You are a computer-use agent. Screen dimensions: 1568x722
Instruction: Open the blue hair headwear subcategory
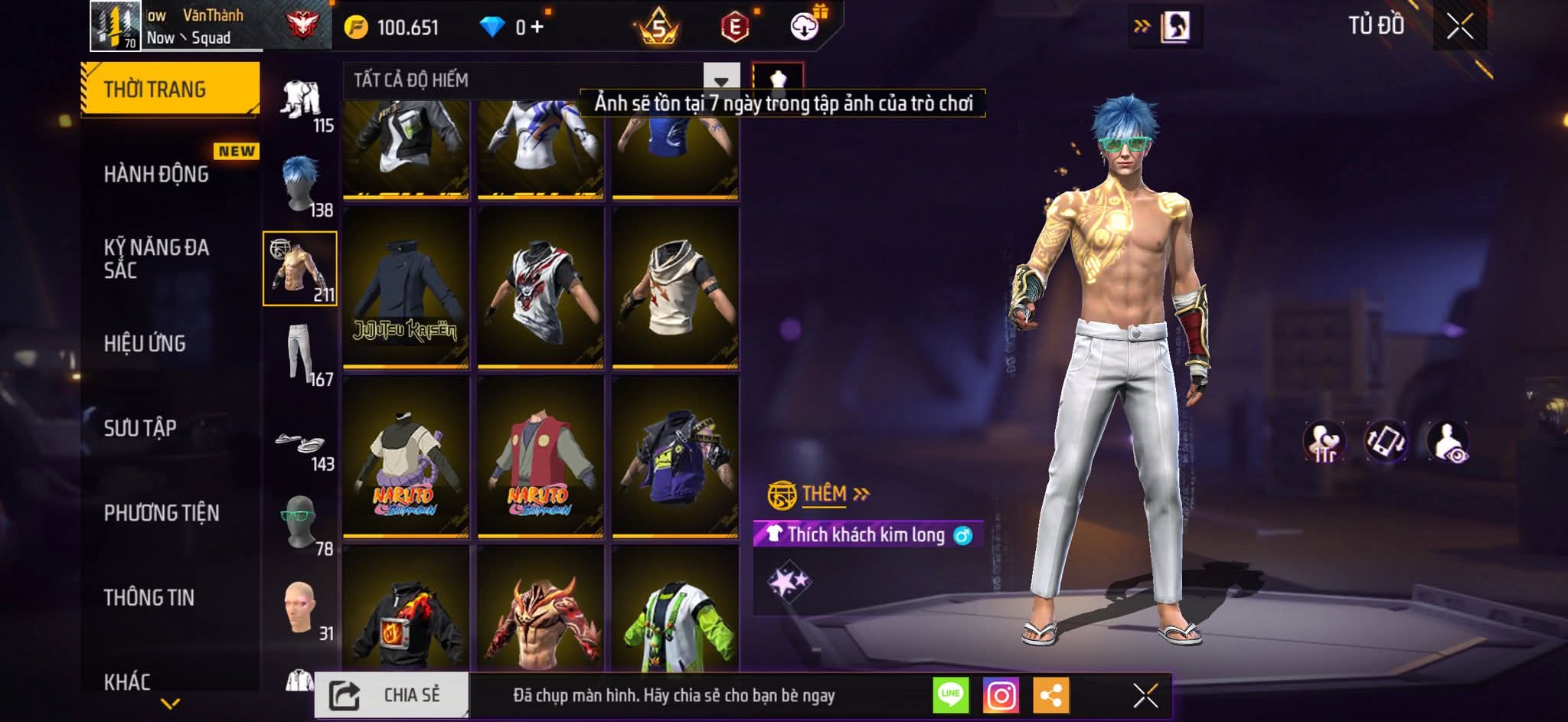pos(300,184)
